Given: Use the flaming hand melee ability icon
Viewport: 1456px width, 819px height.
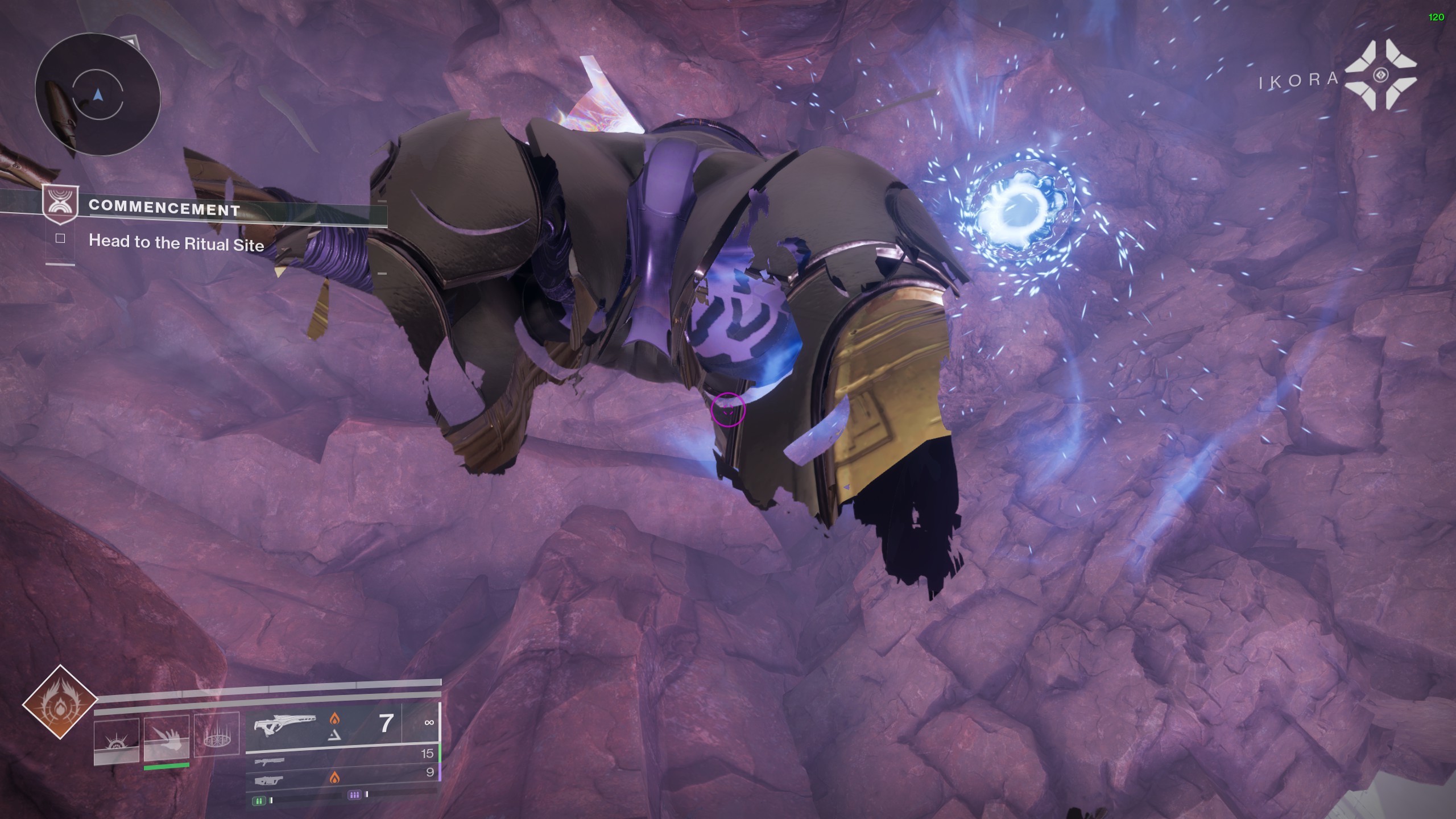Looking at the screenshot, I should tap(166, 737).
